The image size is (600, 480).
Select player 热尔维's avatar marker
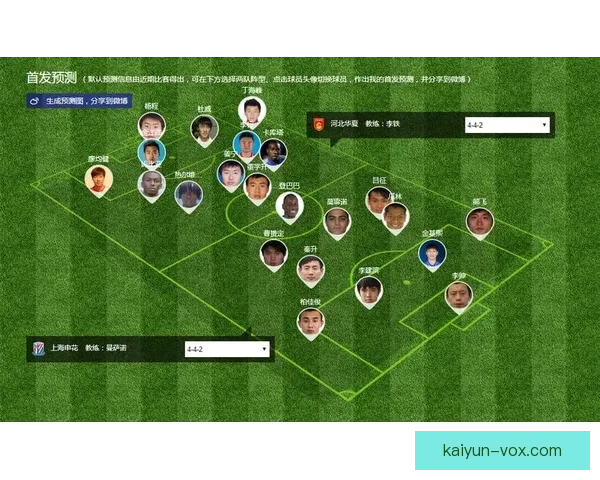click(x=188, y=194)
